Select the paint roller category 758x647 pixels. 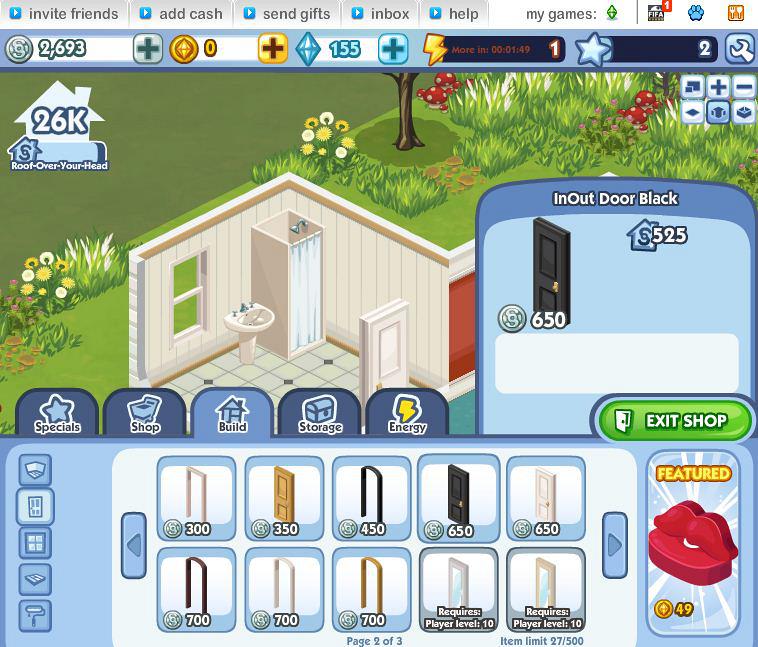click(35, 615)
